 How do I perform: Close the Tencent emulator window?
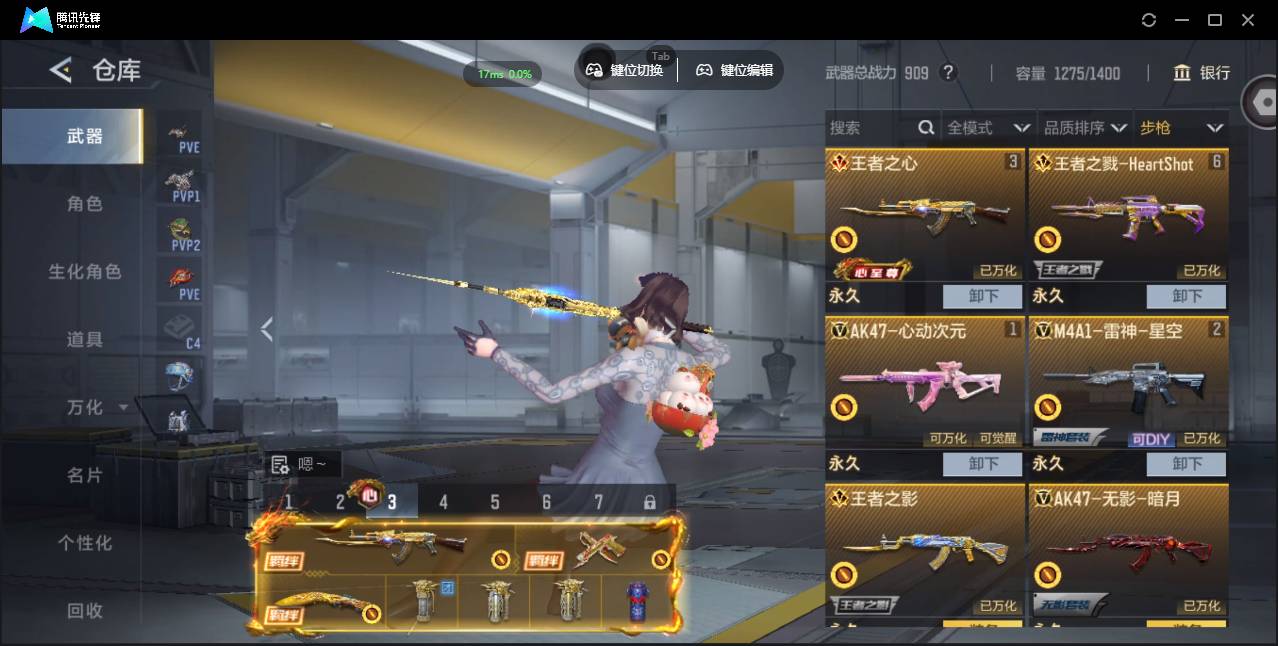click(x=1248, y=20)
